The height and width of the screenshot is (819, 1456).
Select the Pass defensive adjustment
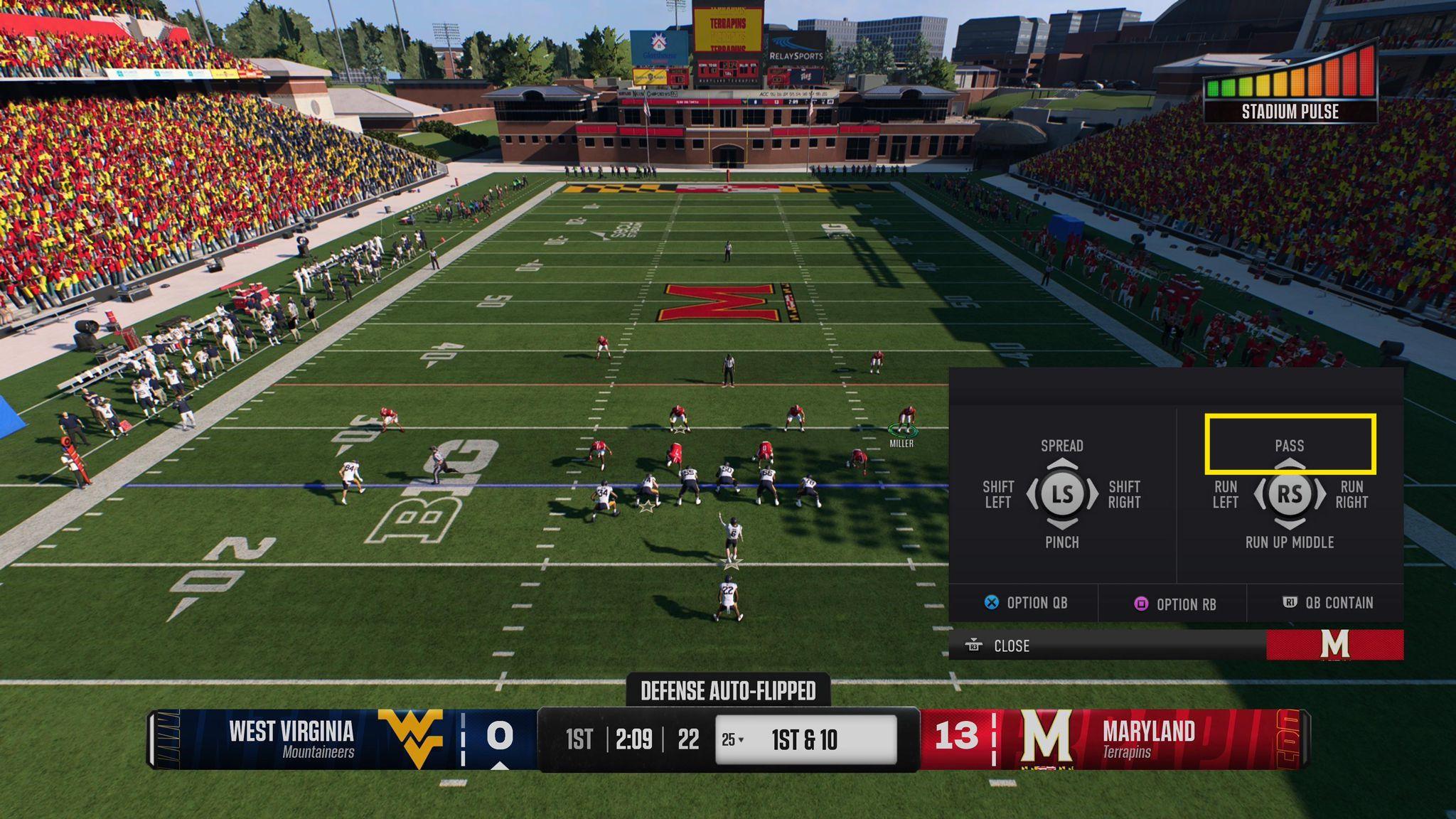(1290, 445)
